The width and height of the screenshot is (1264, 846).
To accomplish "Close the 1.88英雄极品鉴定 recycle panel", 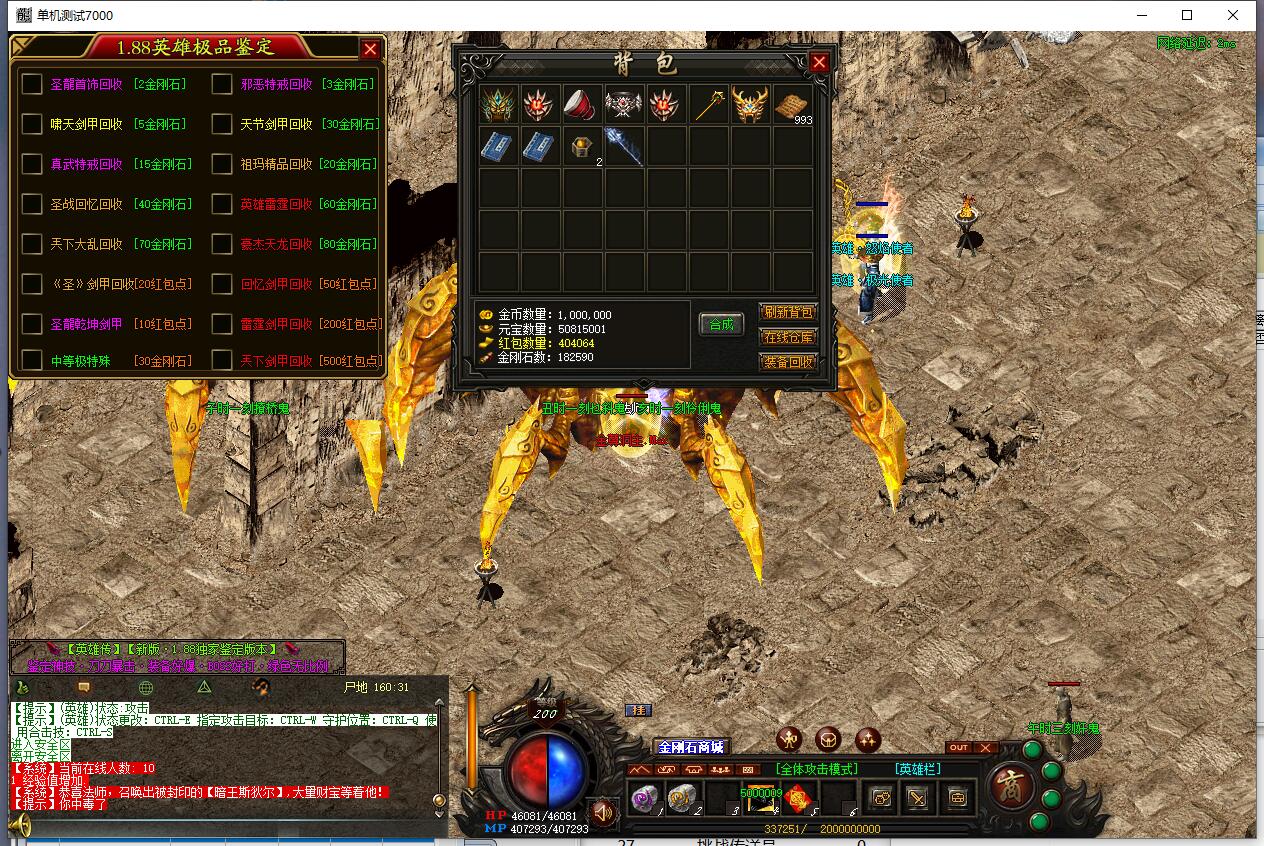I will pos(370,49).
